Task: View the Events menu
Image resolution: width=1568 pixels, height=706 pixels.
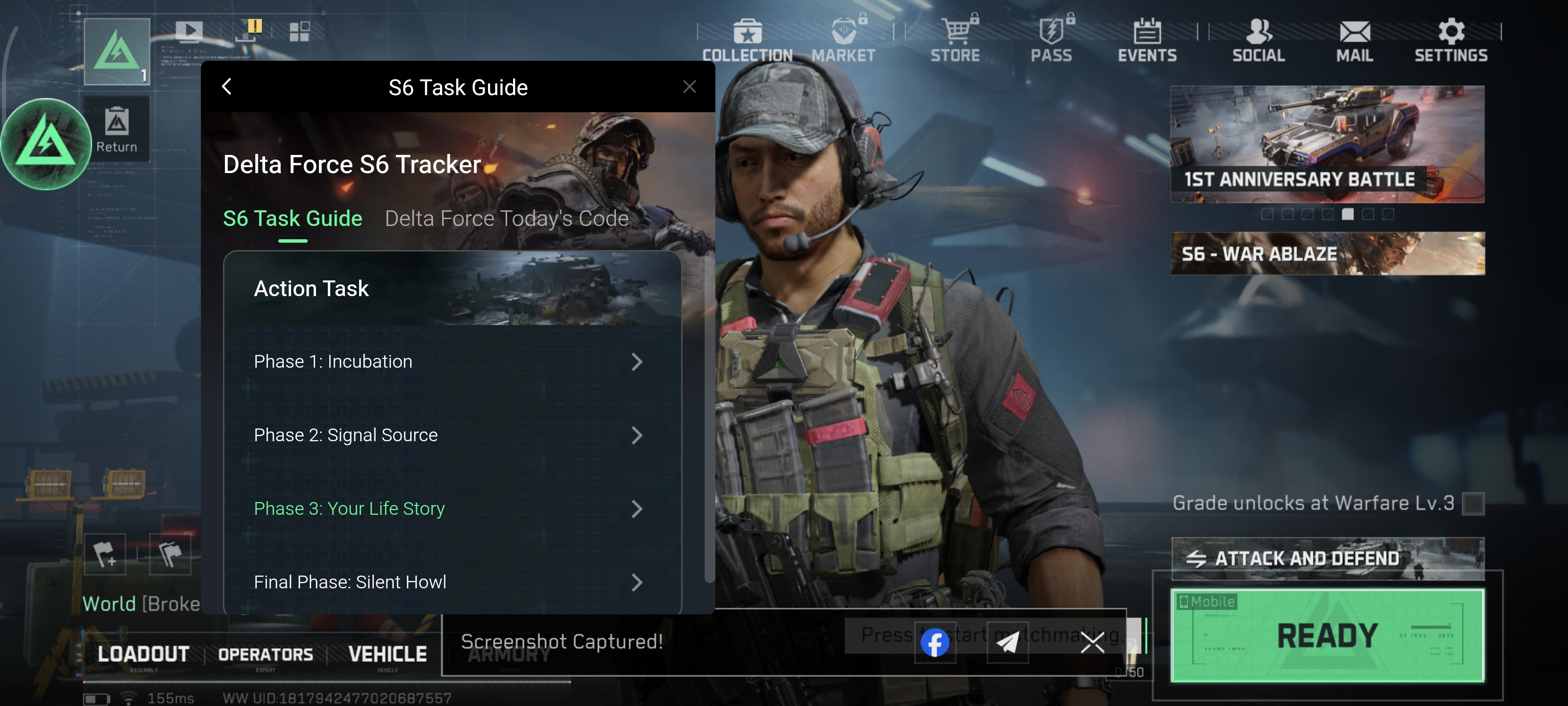Action: pyautogui.click(x=1148, y=40)
